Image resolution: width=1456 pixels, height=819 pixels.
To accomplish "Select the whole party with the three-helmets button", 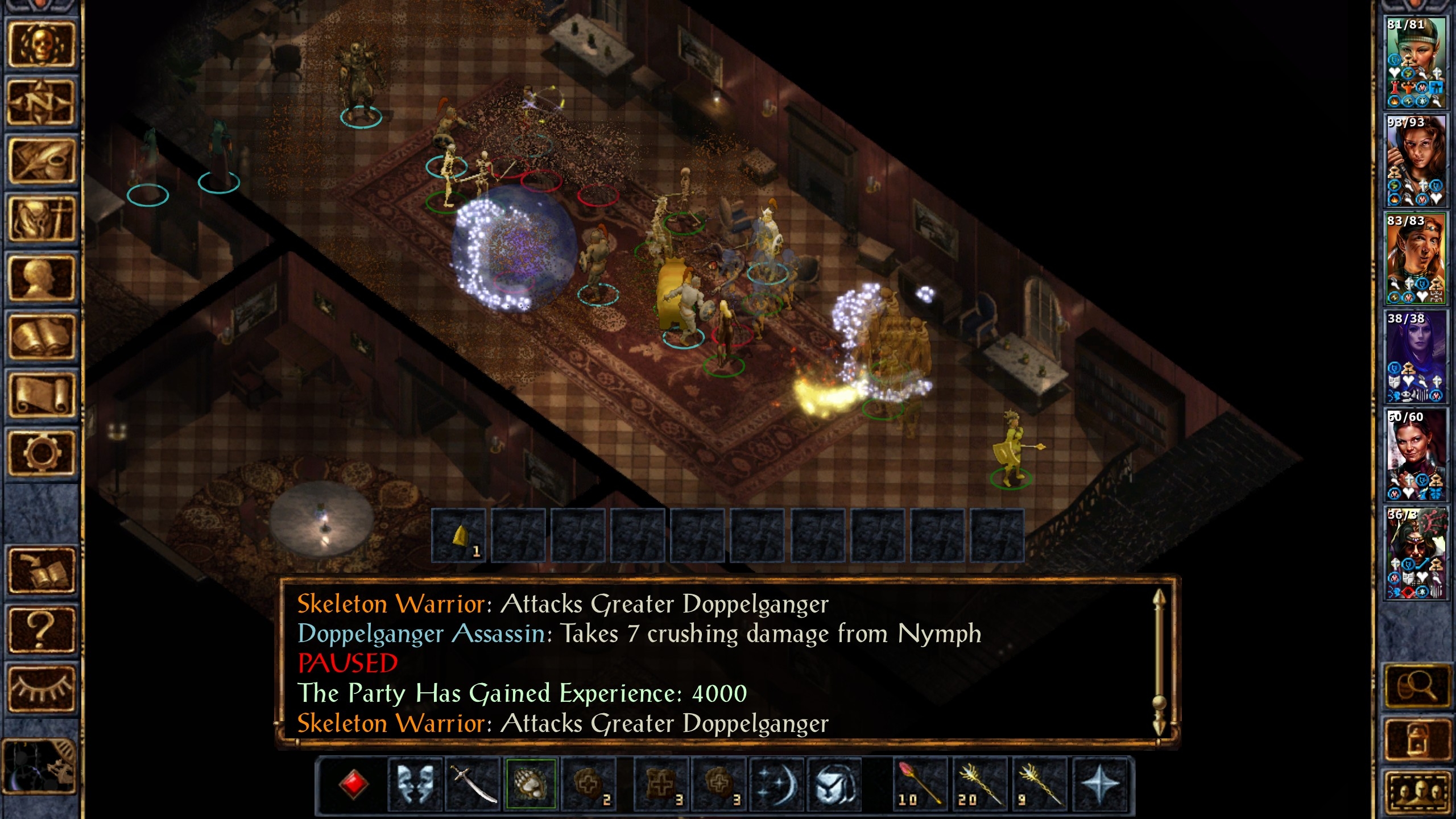I will coord(1416,792).
